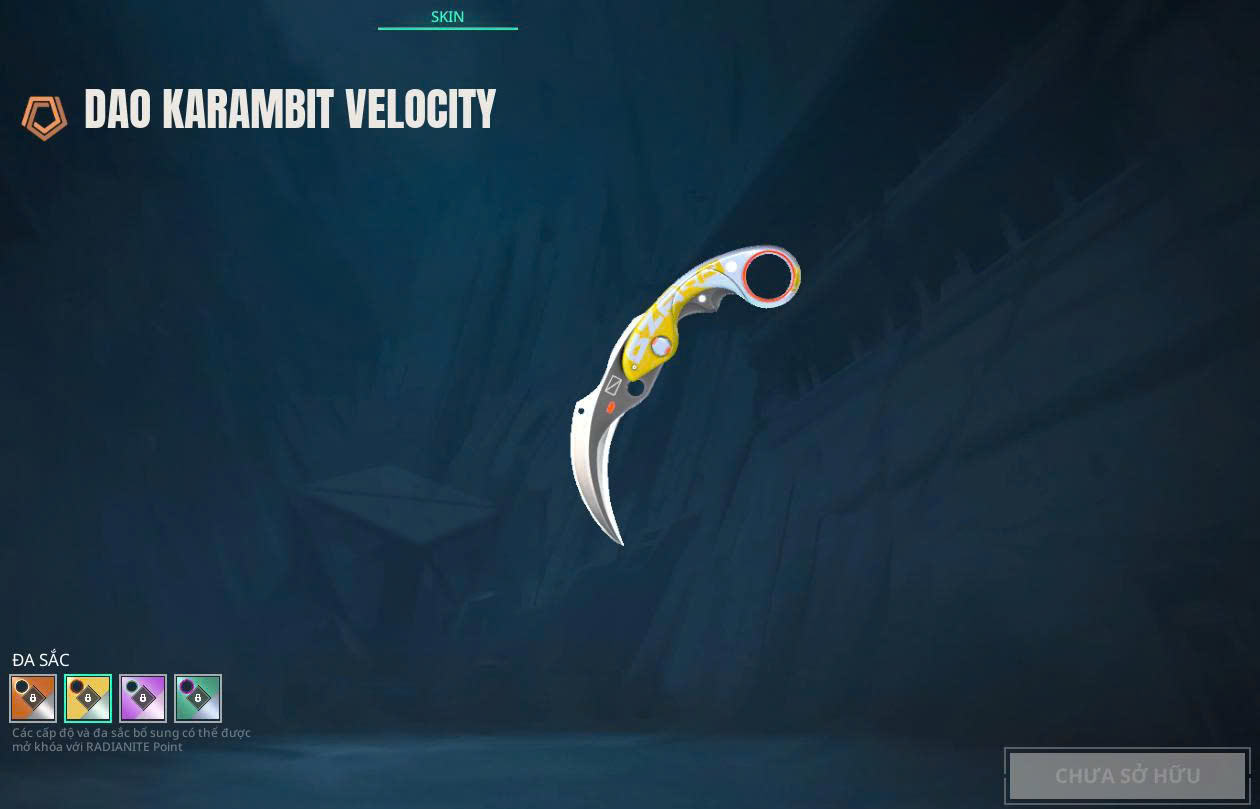Screen dimensions: 1260x809
Task: Pick the purple color variant swatch
Action: [x=143, y=698]
